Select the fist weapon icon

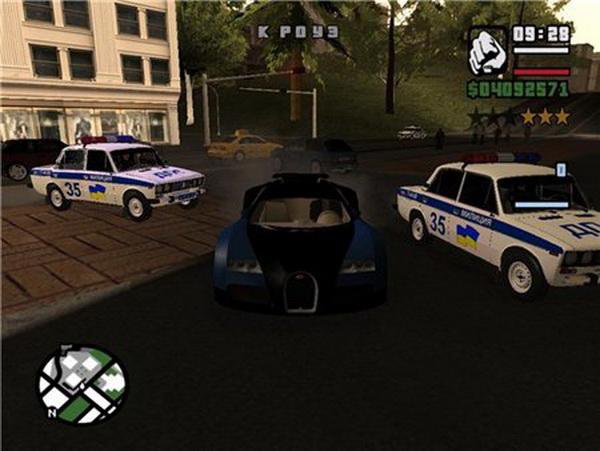[488, 52]
